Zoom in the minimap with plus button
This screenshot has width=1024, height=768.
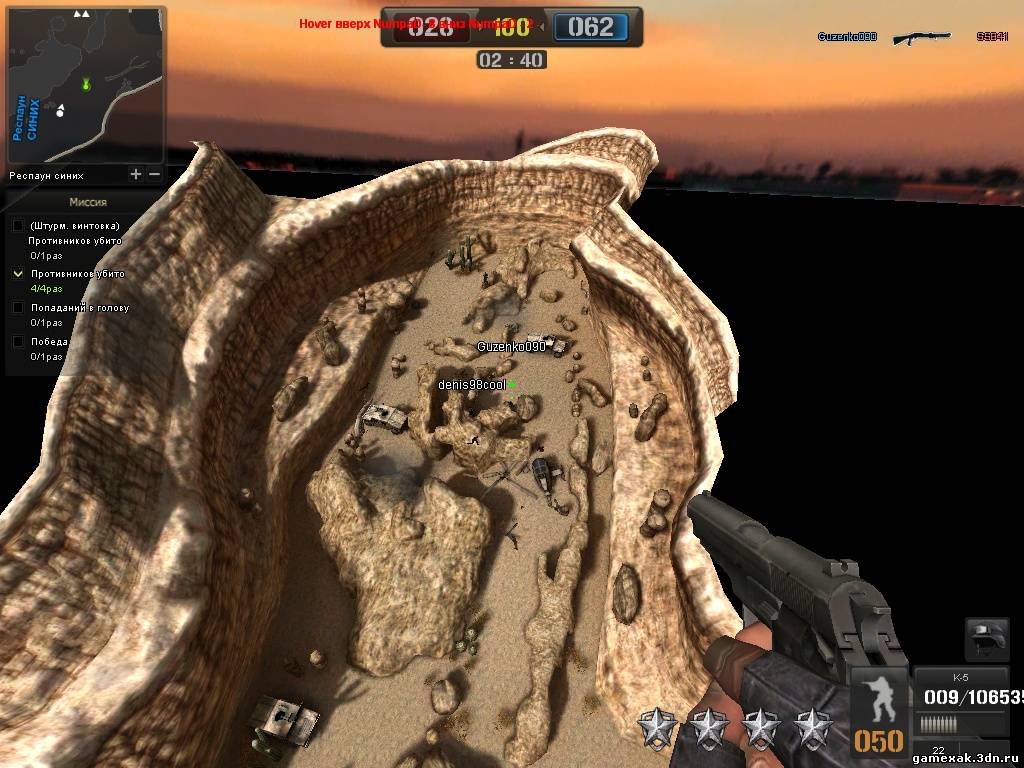tap(136, 174)
